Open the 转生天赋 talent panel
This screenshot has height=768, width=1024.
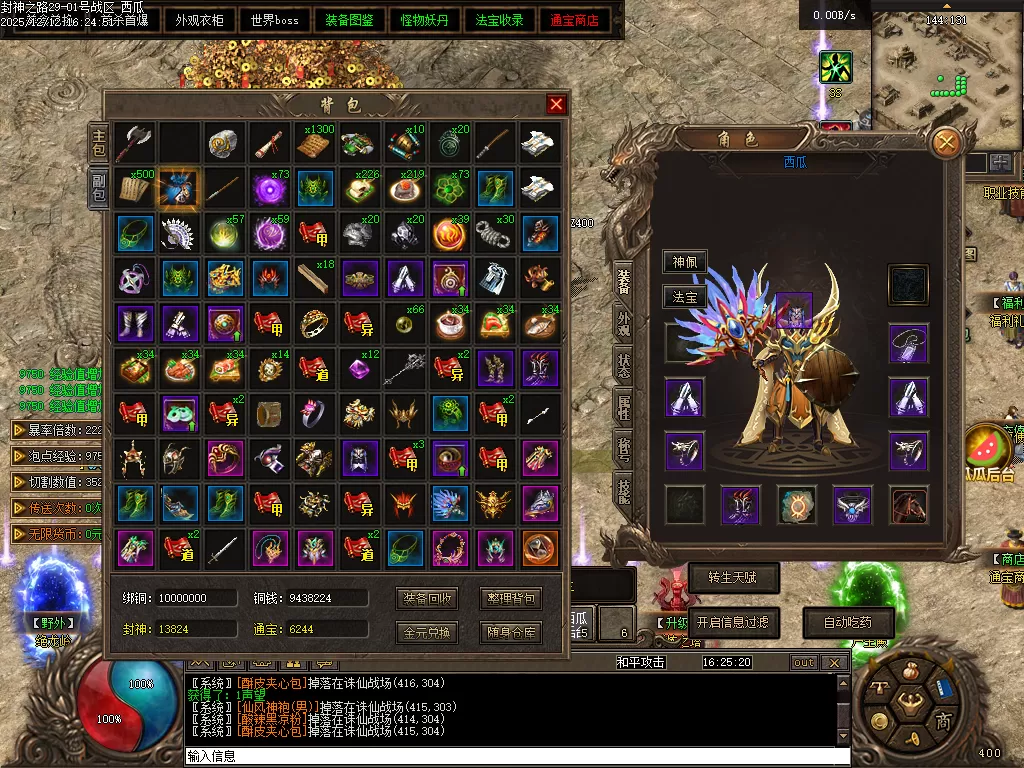coord(734,578)
